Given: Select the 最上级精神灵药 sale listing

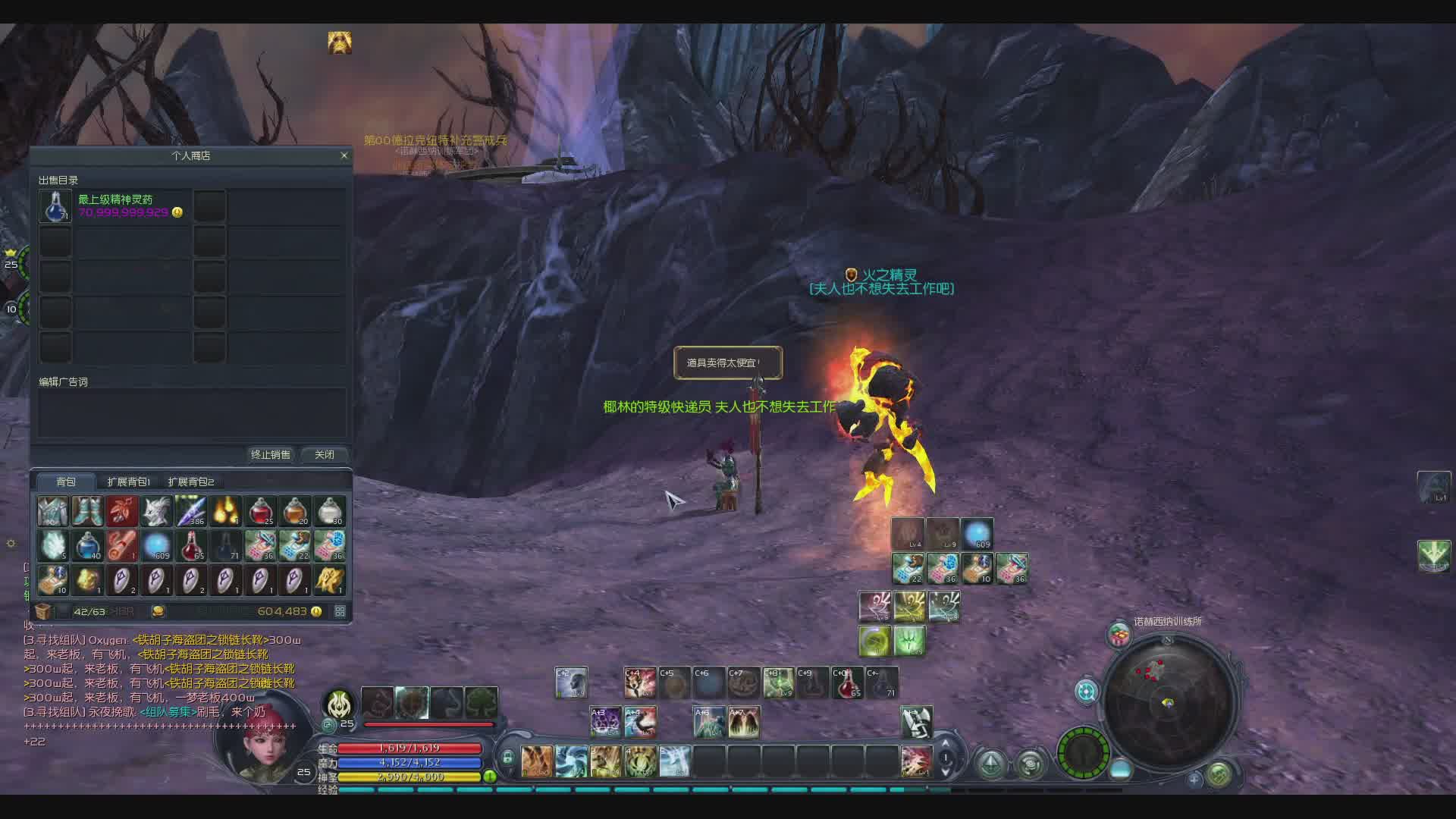Looking at the screenshot, I should click(x=114, y=206).
